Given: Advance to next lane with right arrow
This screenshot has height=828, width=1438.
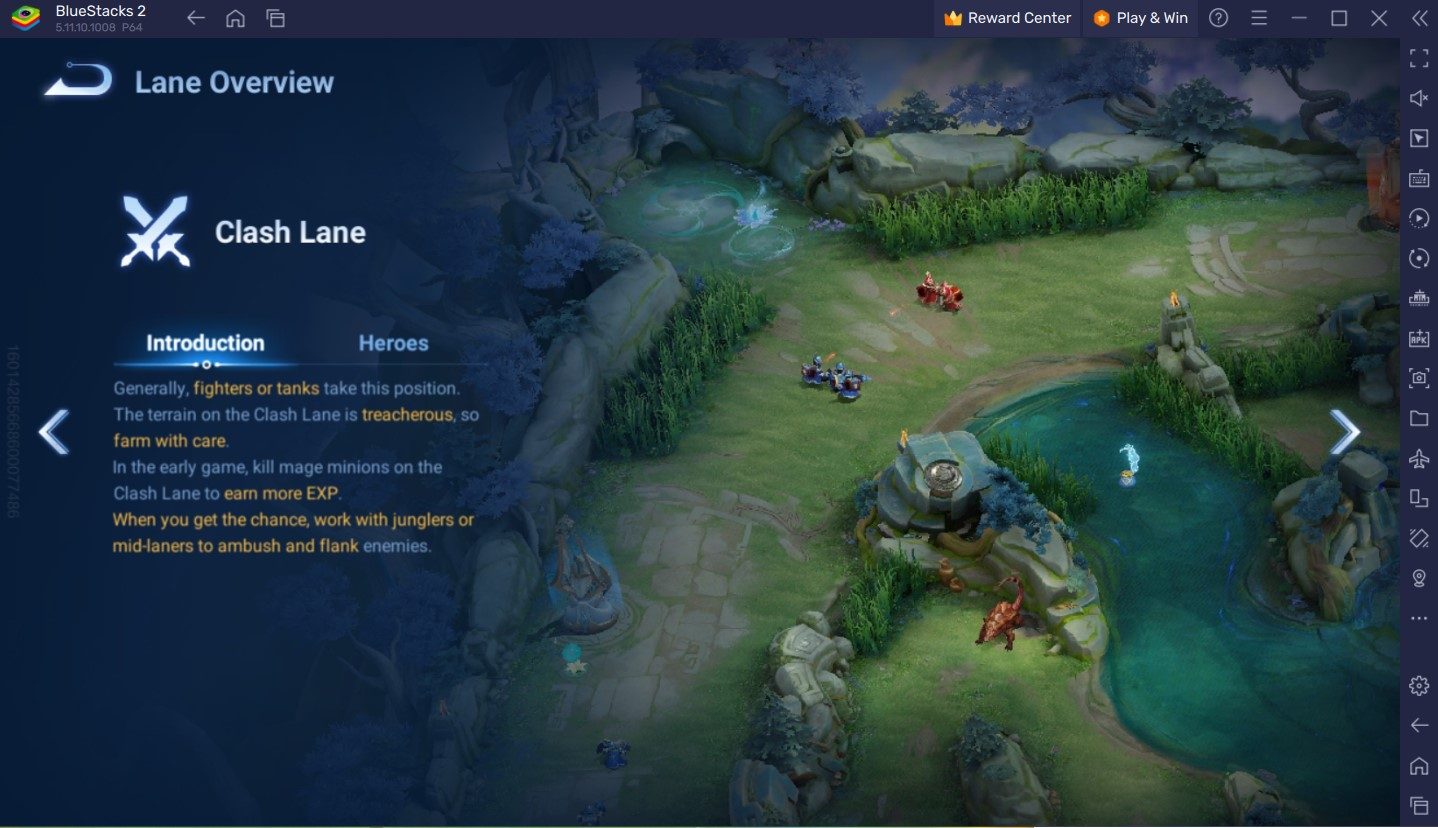Looking at the screenshot, I should coord(1345,430).
